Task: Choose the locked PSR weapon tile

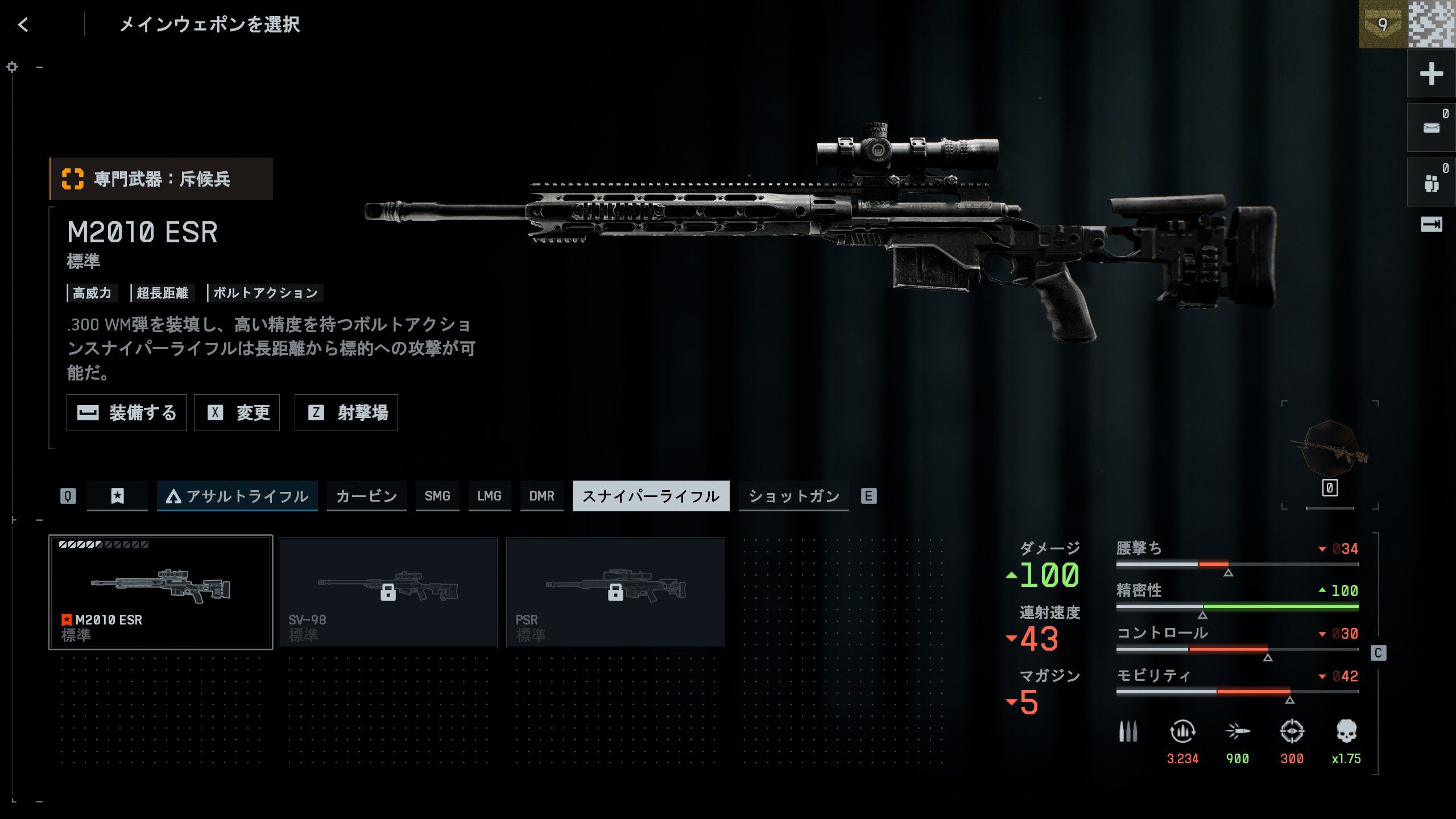Action: 615,591
